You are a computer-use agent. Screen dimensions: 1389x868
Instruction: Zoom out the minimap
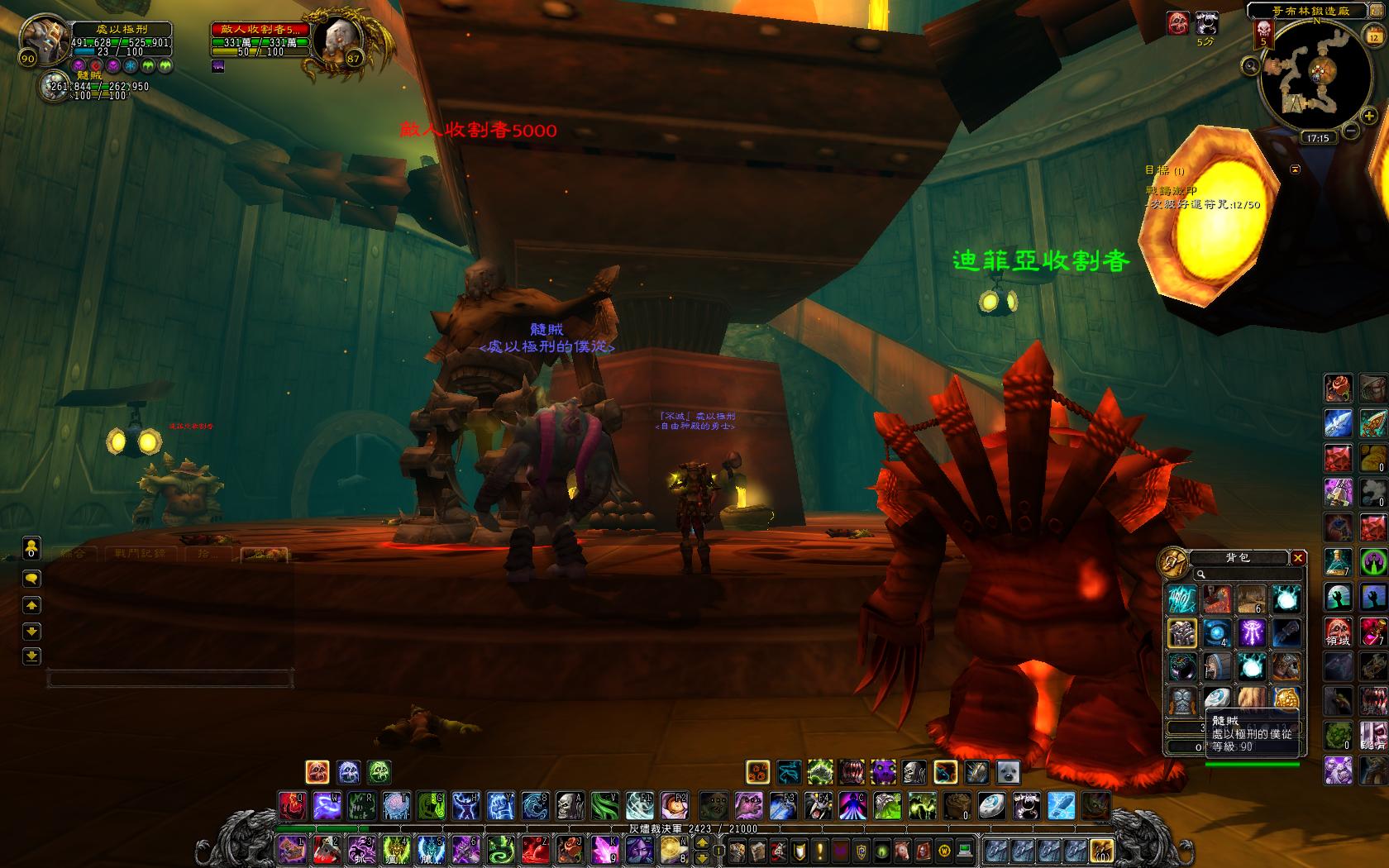point(1350,131)
